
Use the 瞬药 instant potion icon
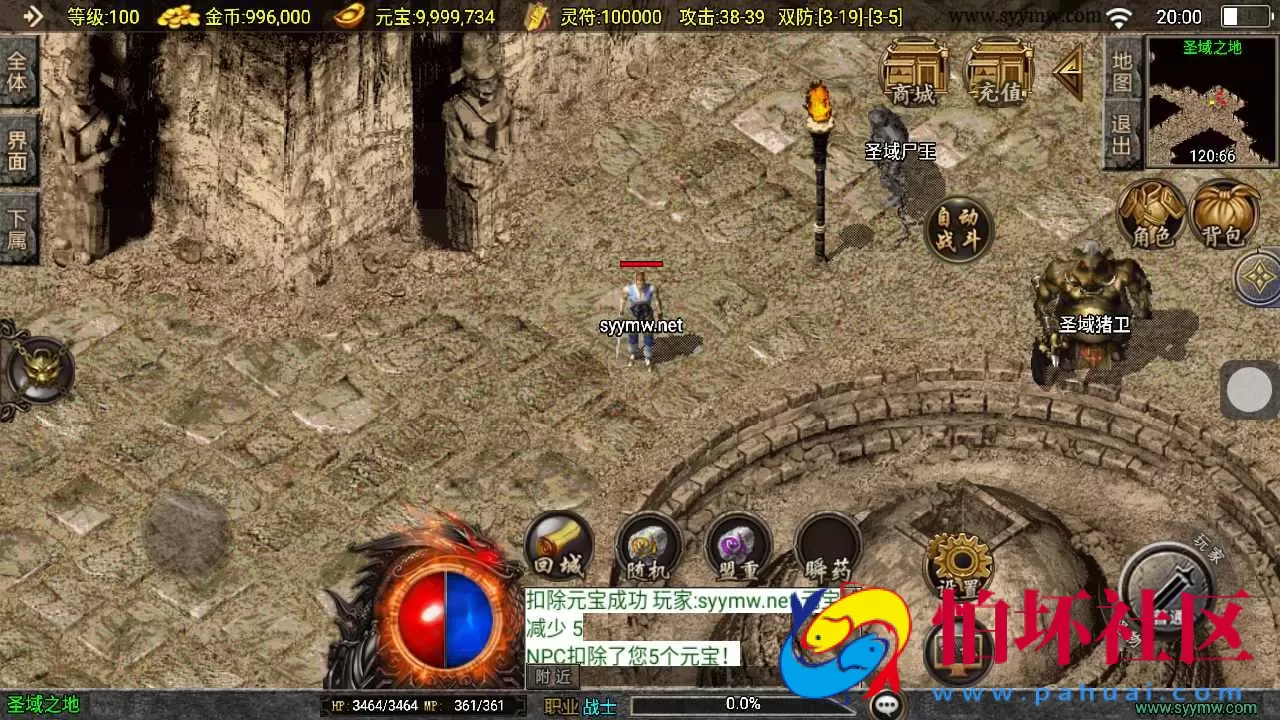(828, 548)
